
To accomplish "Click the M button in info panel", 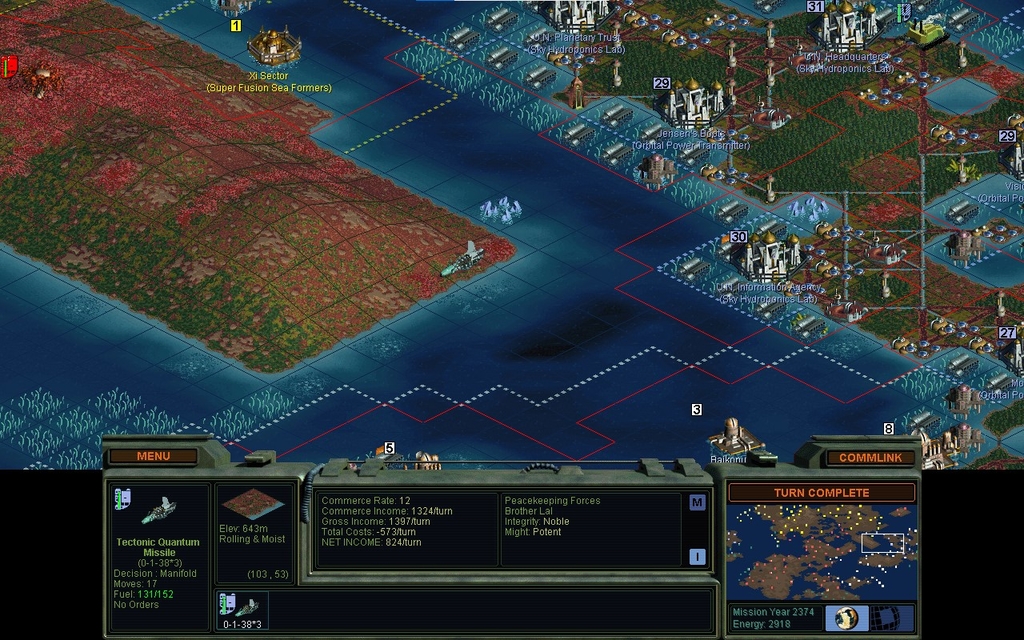I will tap(697, 502).
